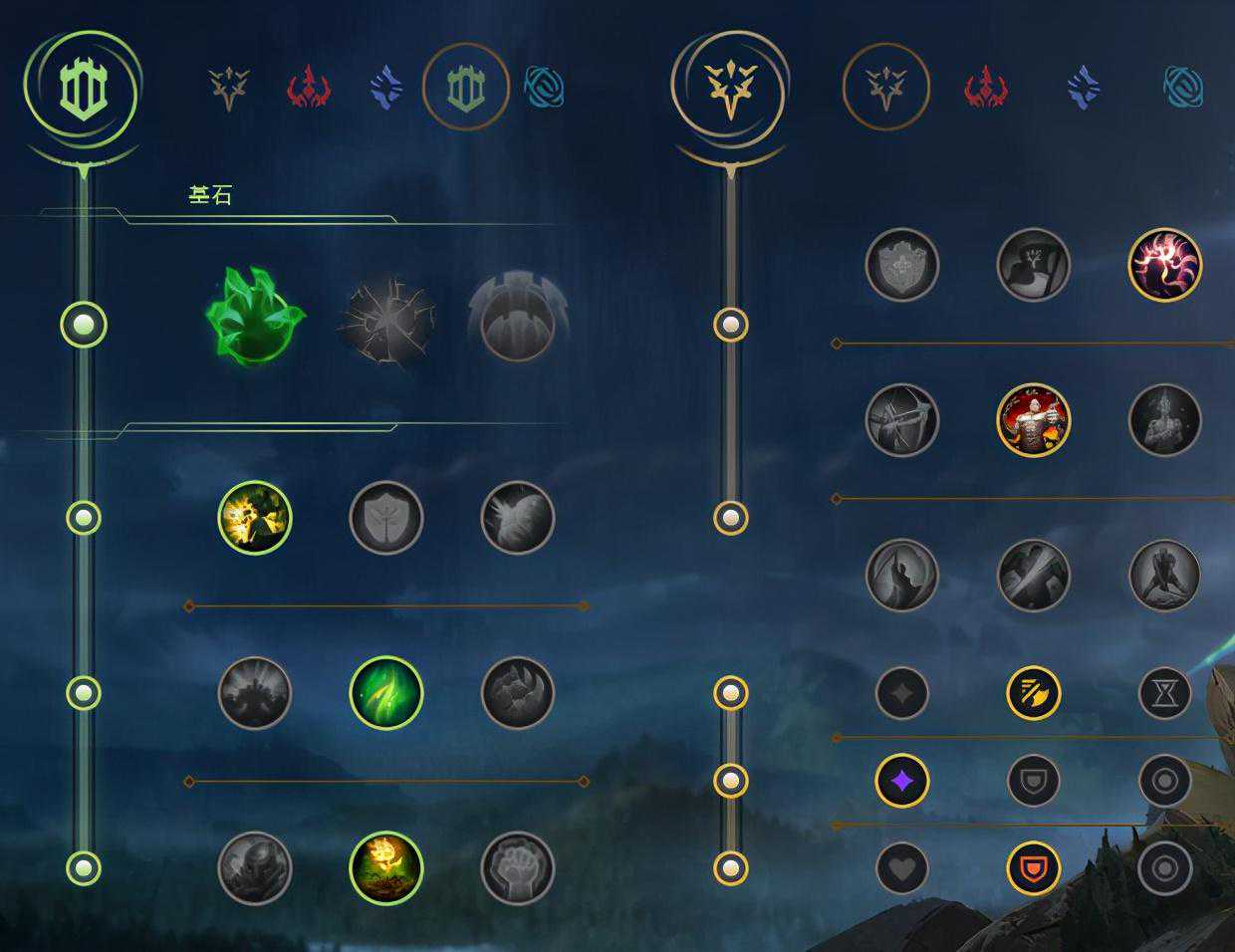Select the Conditioning rune

coord(255,693)
